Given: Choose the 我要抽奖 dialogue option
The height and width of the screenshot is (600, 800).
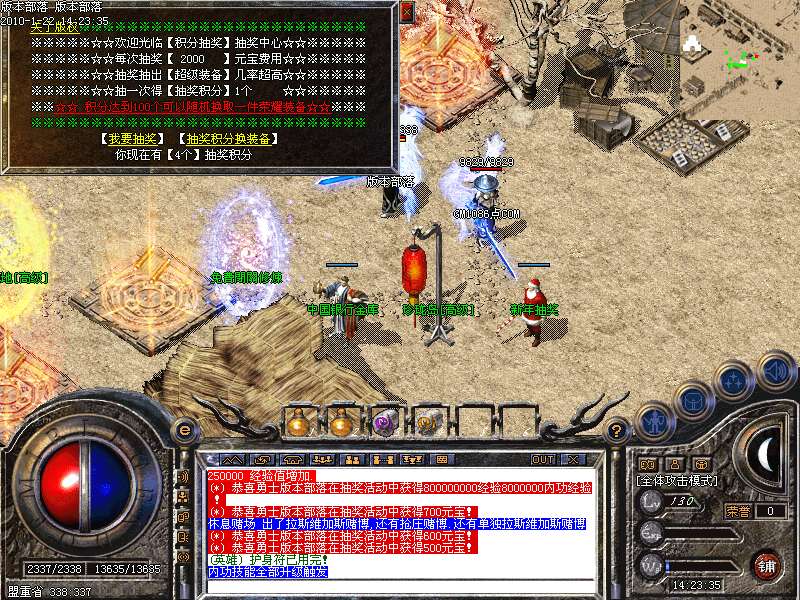Looking at the screenshot, I should tap(132, 139).
